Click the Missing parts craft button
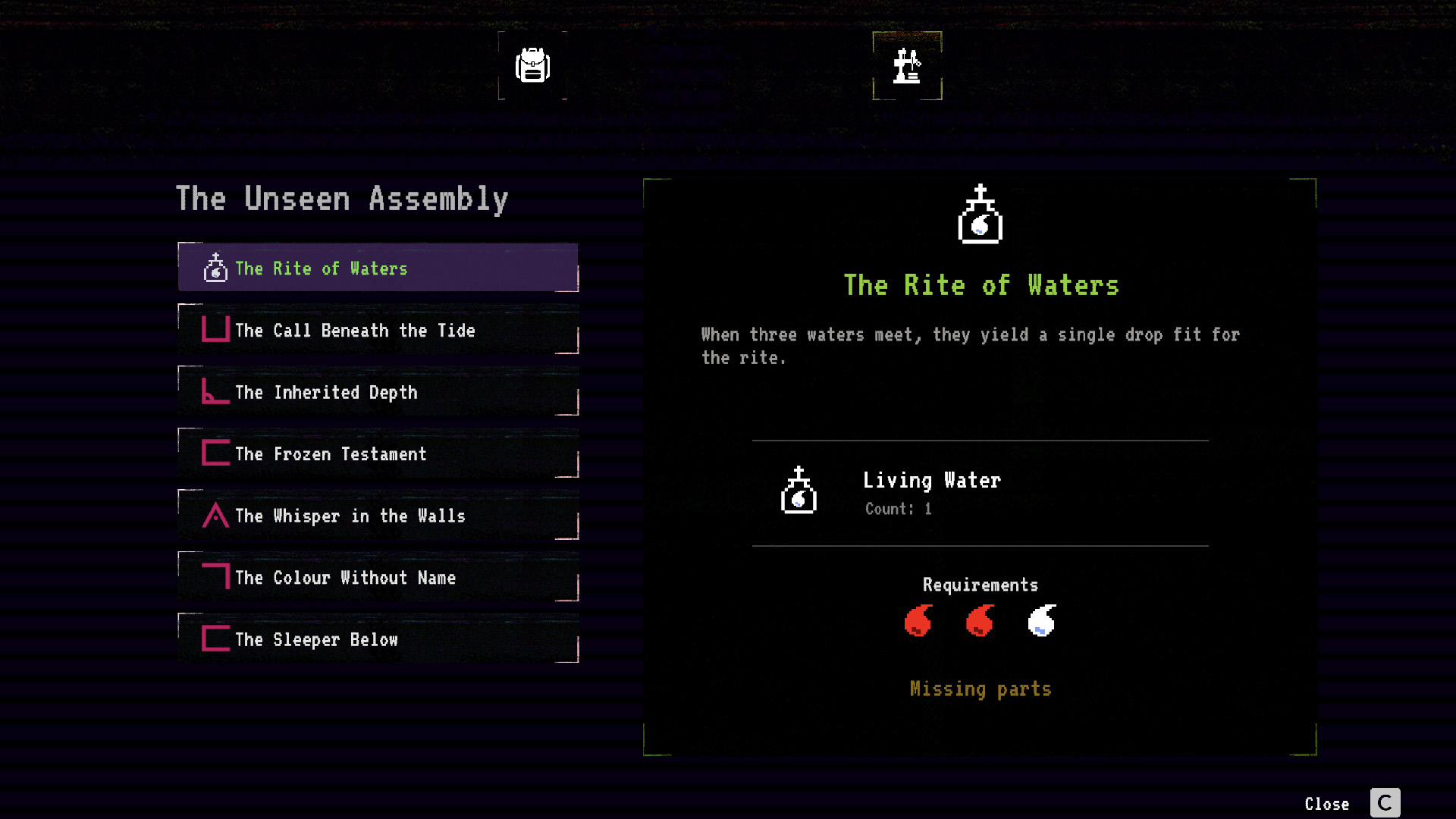The width and height of the screenshot is (1456, 819). [x=980, y=689]
